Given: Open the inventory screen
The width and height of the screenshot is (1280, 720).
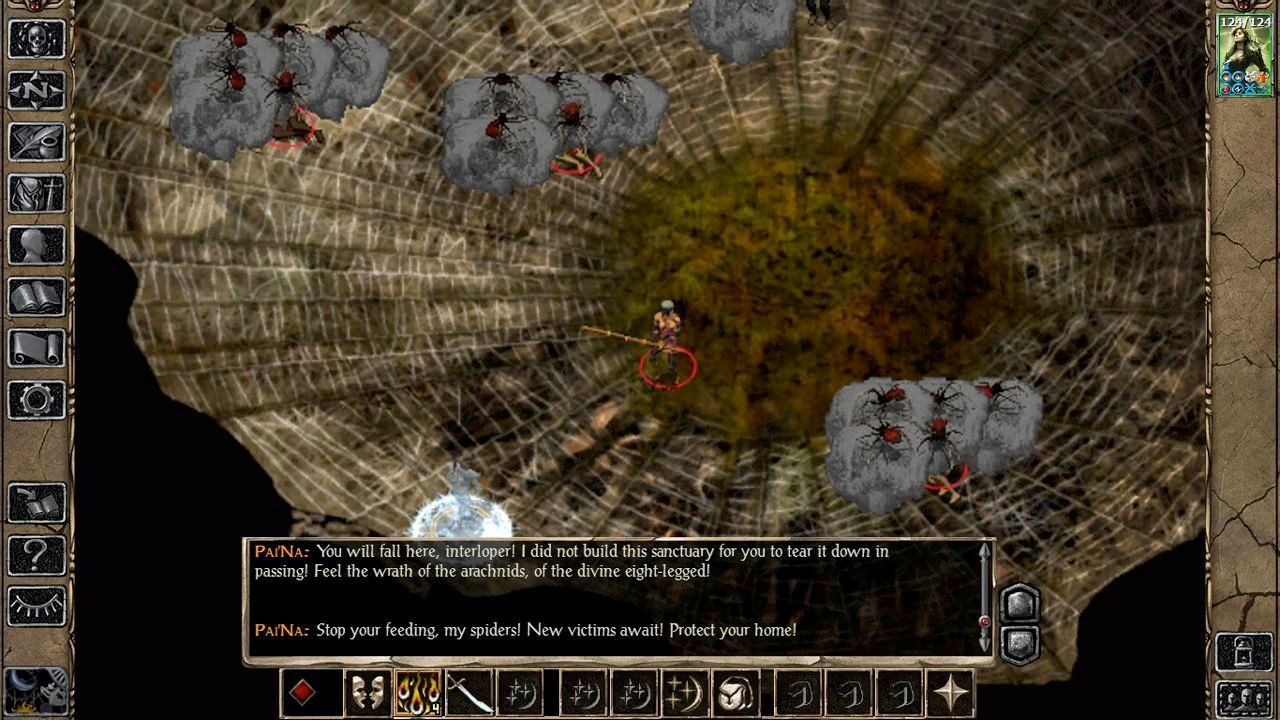Looking at the screenshot, I should 37,194.
